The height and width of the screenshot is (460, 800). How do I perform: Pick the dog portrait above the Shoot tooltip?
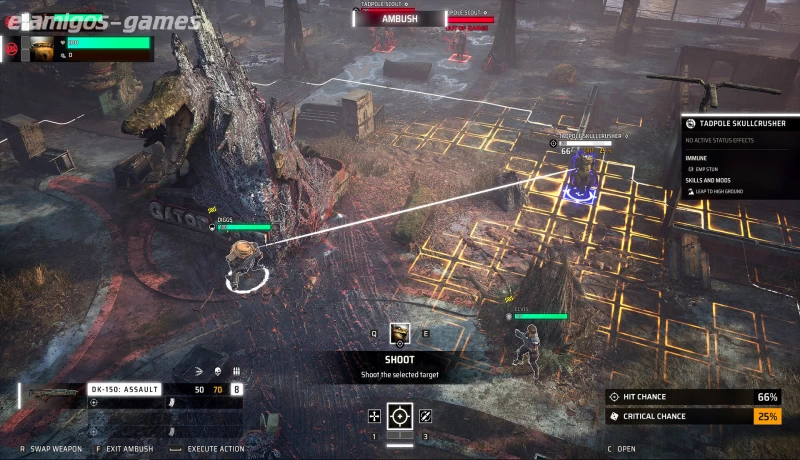(x=400, y=334)
